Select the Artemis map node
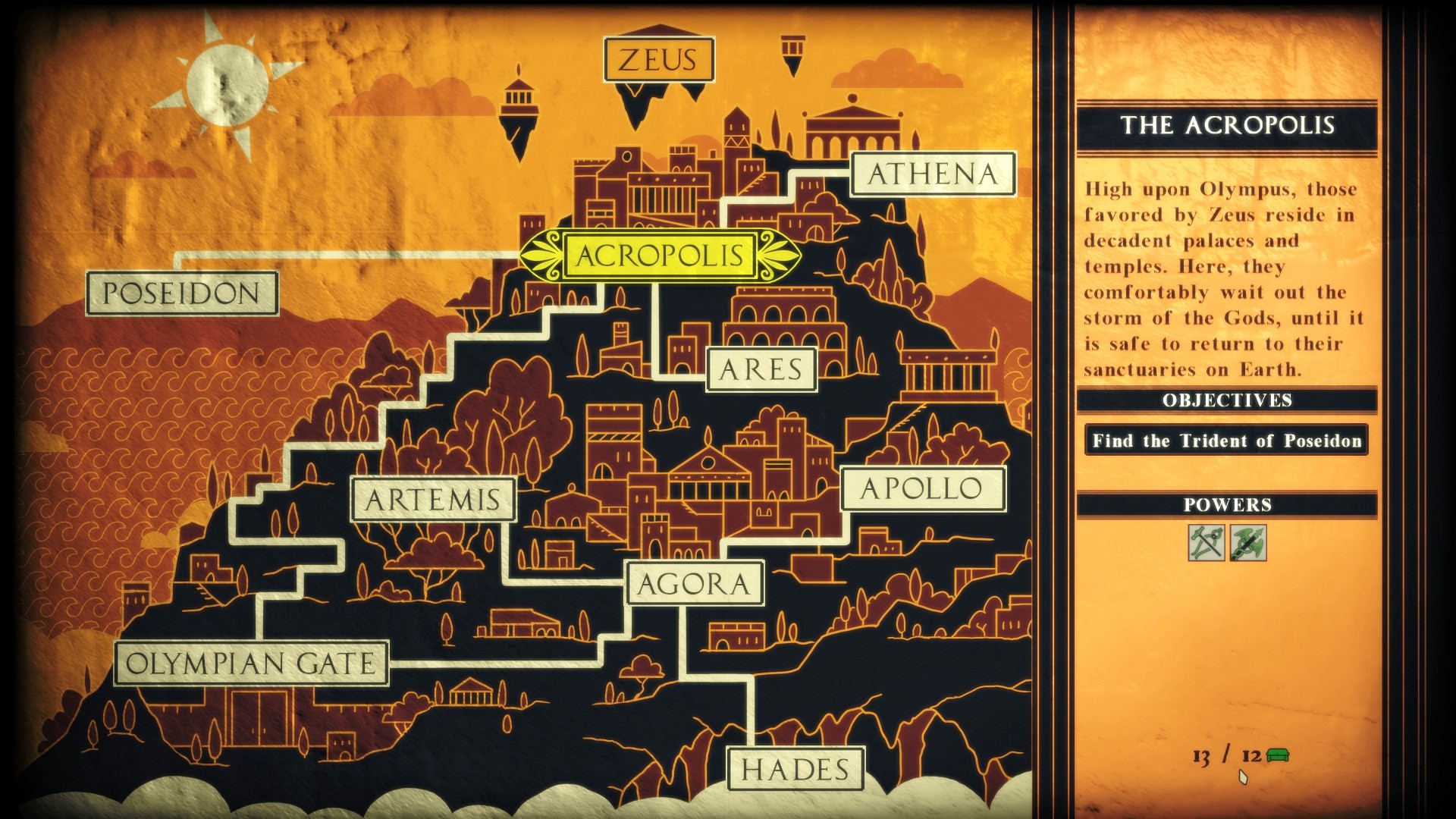The image size is (1456, 819). click(435, 497)
